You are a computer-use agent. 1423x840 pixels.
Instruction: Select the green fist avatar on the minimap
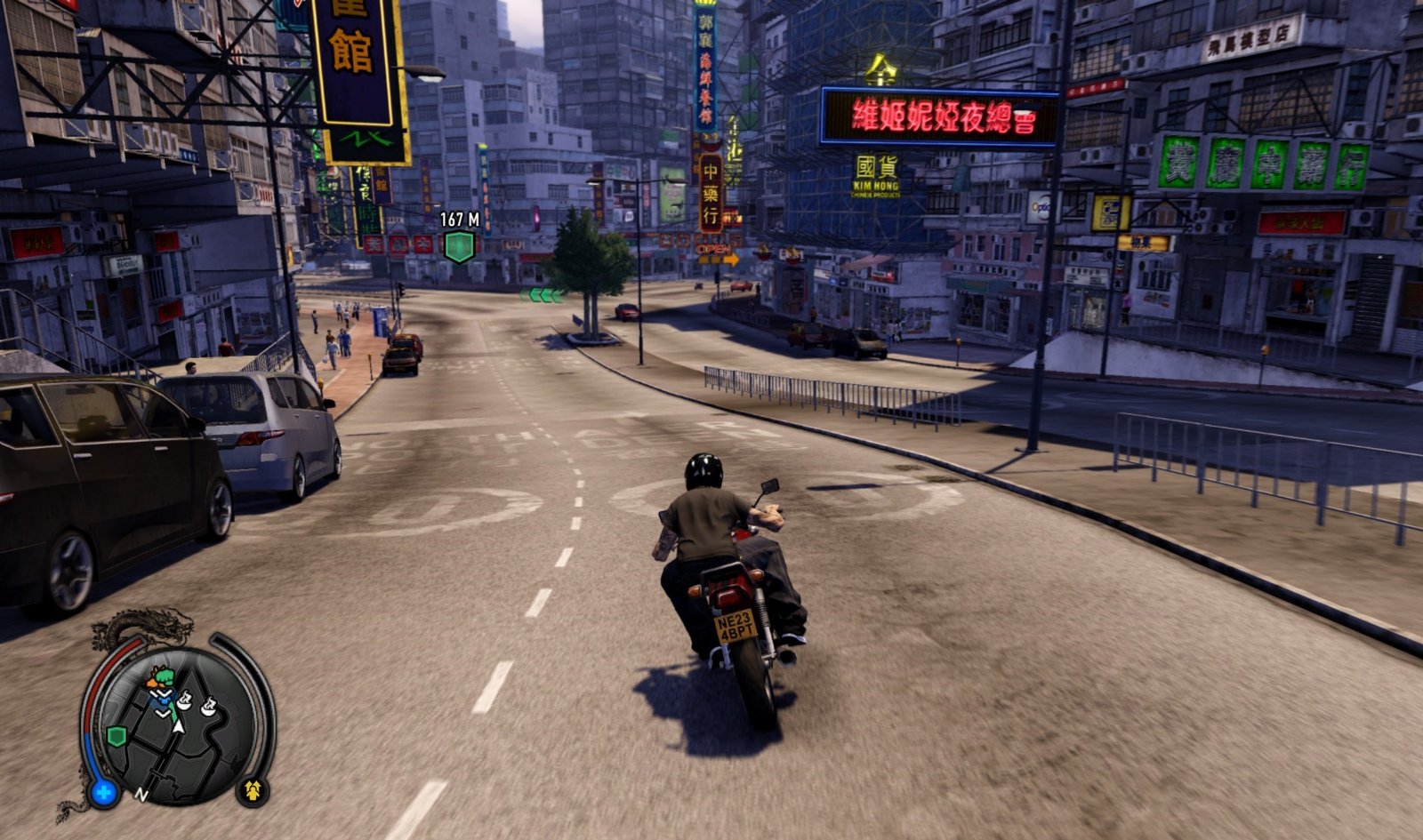[163, 677]
